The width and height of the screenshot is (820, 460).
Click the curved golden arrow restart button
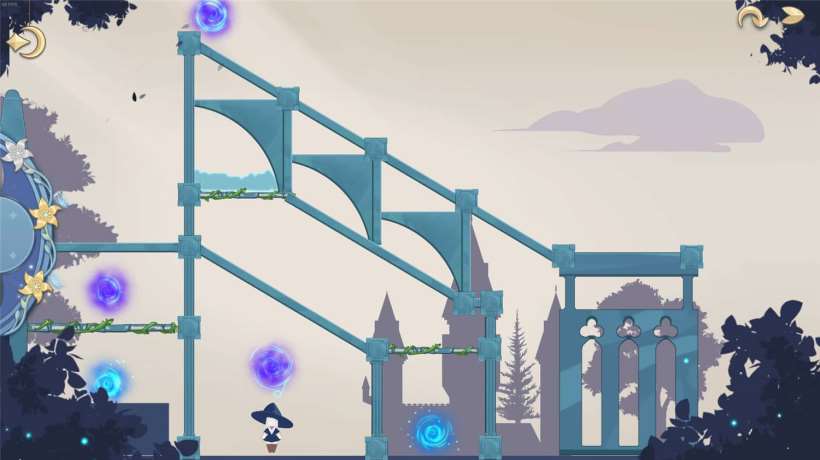tap(750, 16)
